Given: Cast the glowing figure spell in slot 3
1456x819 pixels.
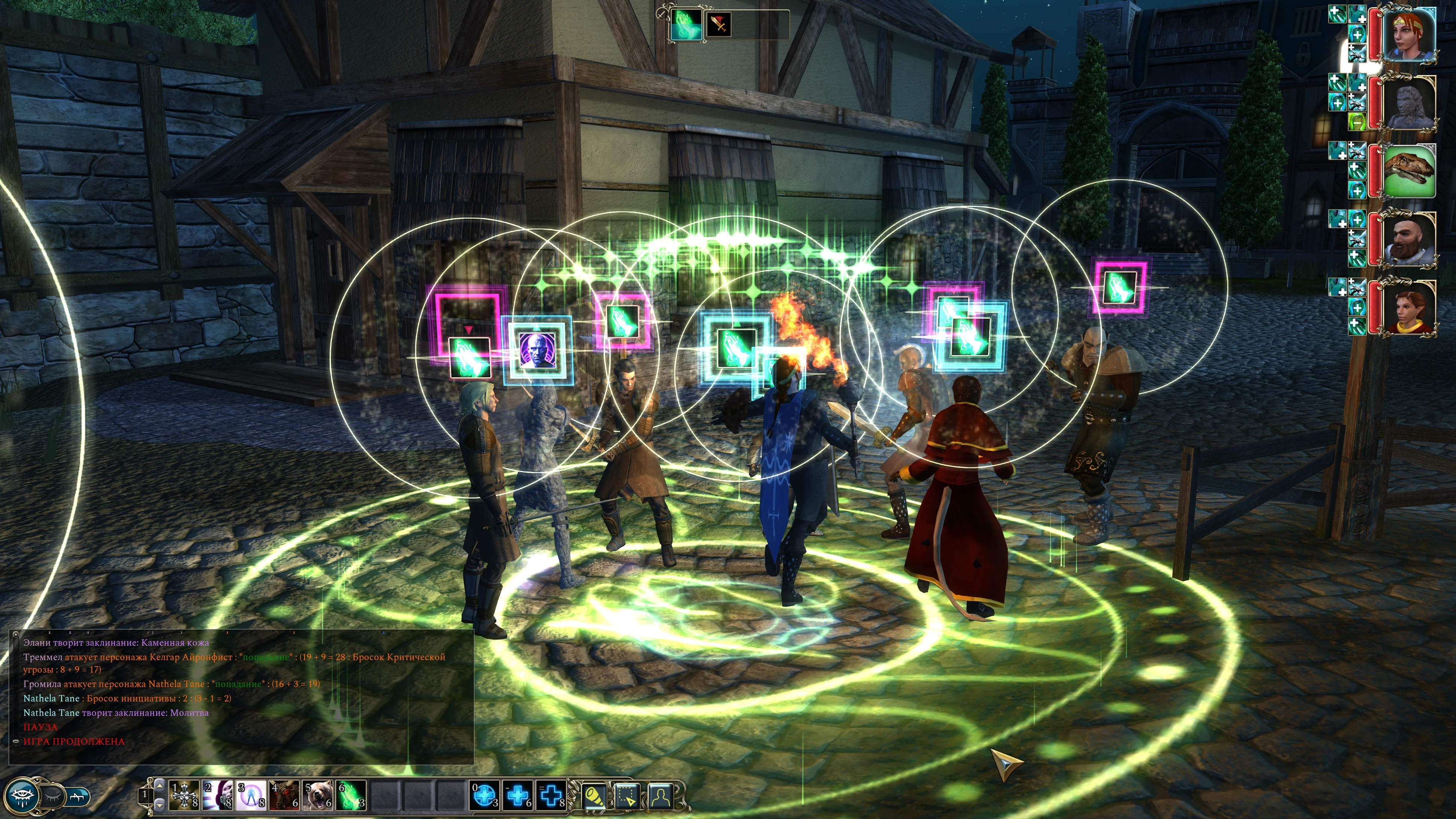Looking at the screenshot, I should pos(252,795).
